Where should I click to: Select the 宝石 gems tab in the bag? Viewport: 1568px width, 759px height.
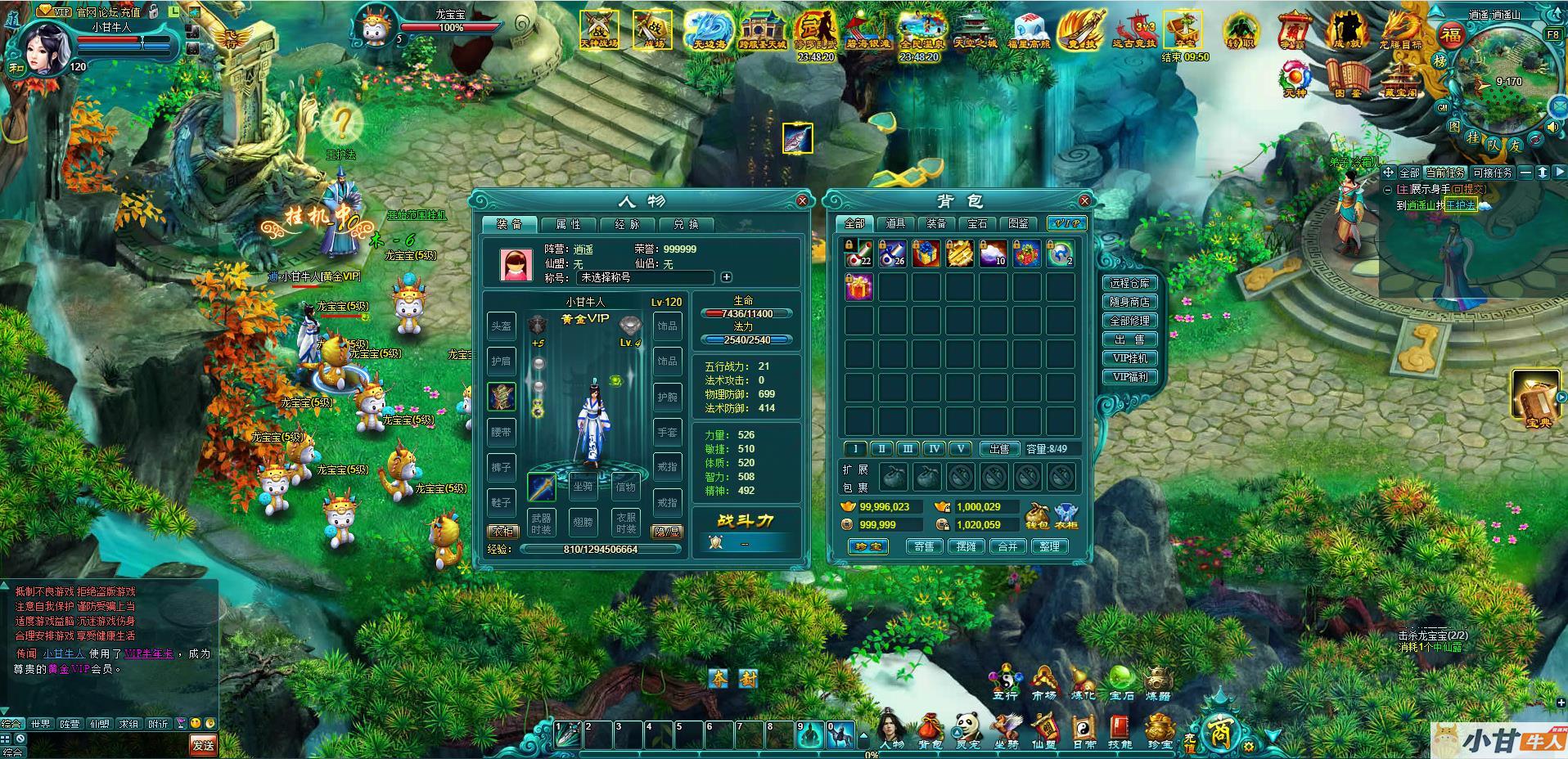click(977, 223)
